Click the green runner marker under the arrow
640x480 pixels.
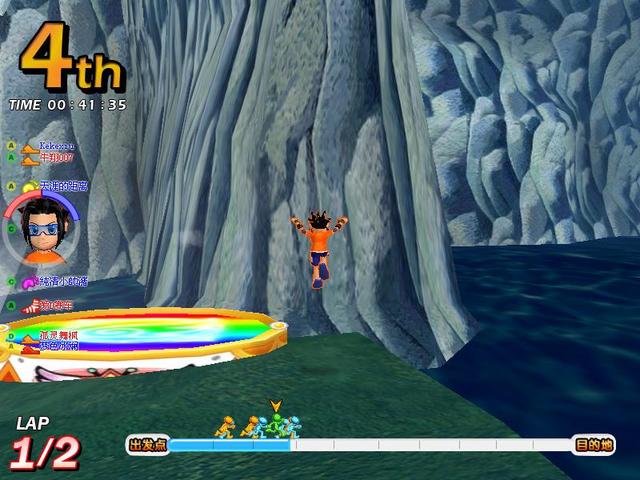point(275,425)
